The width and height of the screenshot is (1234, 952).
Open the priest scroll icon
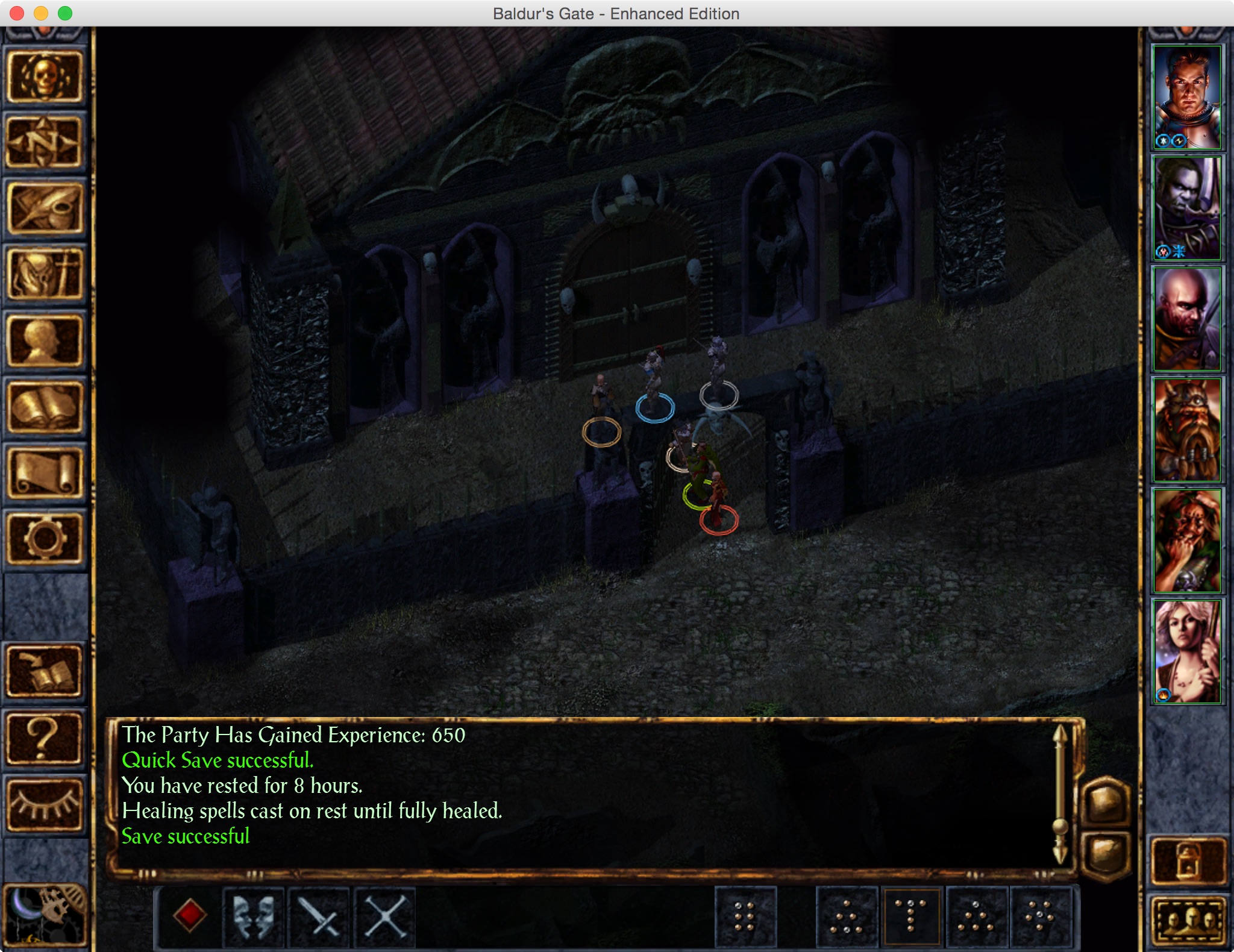point(45,474)
